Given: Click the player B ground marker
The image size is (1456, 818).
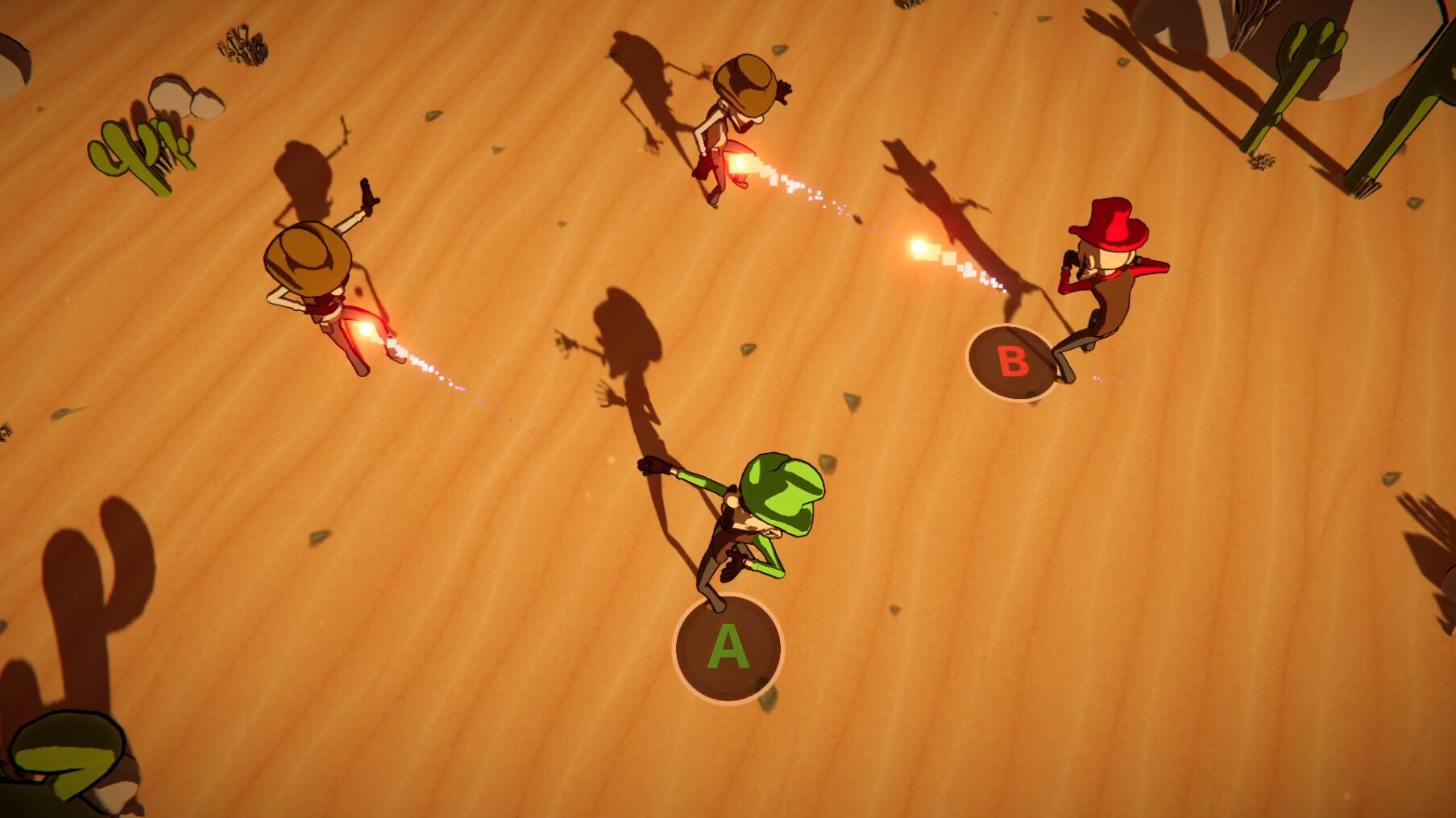Looking at the screenshot, I should coord(1014,363).
